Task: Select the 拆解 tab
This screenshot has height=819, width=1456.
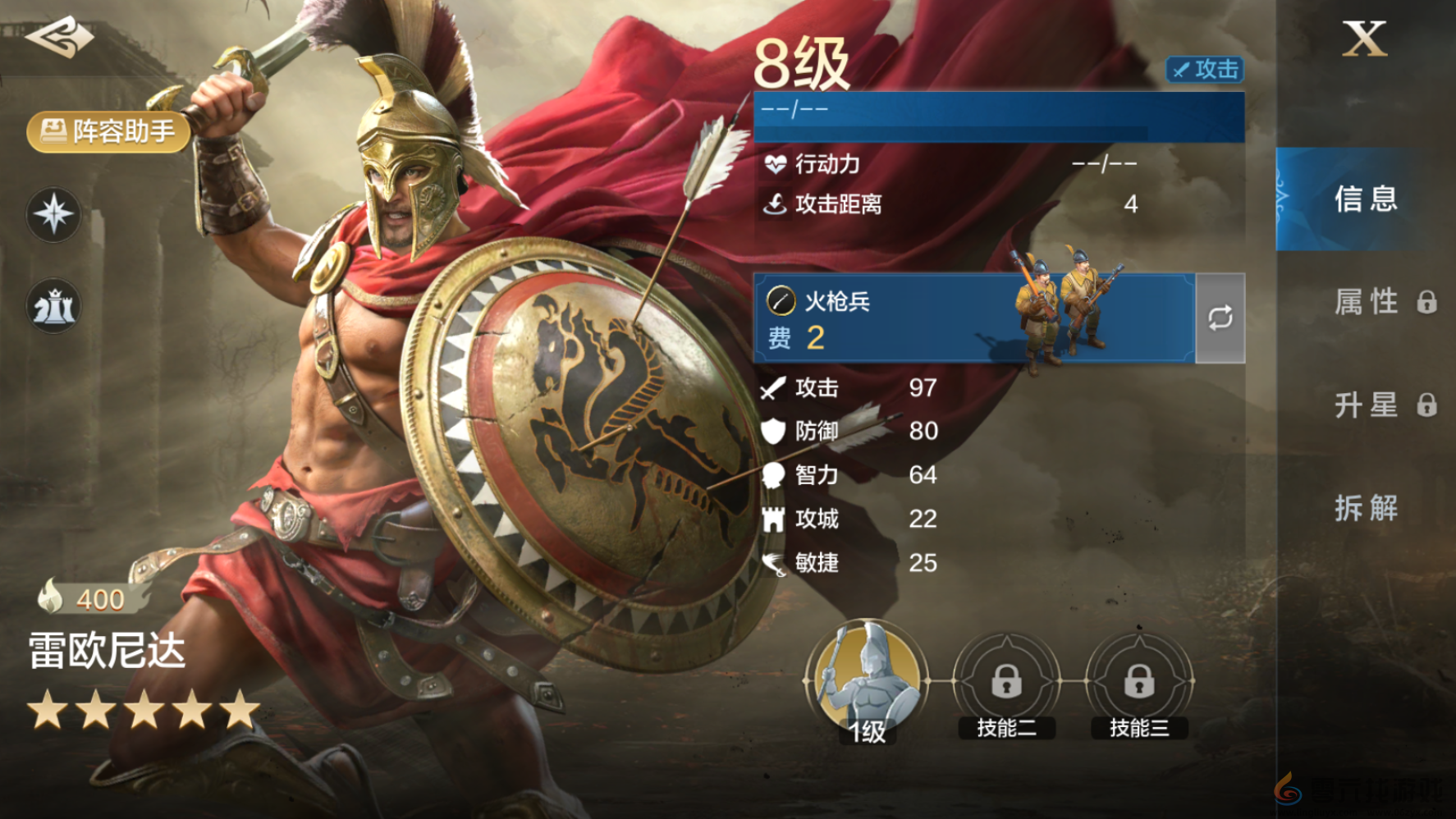Action: coord(1366,508)
